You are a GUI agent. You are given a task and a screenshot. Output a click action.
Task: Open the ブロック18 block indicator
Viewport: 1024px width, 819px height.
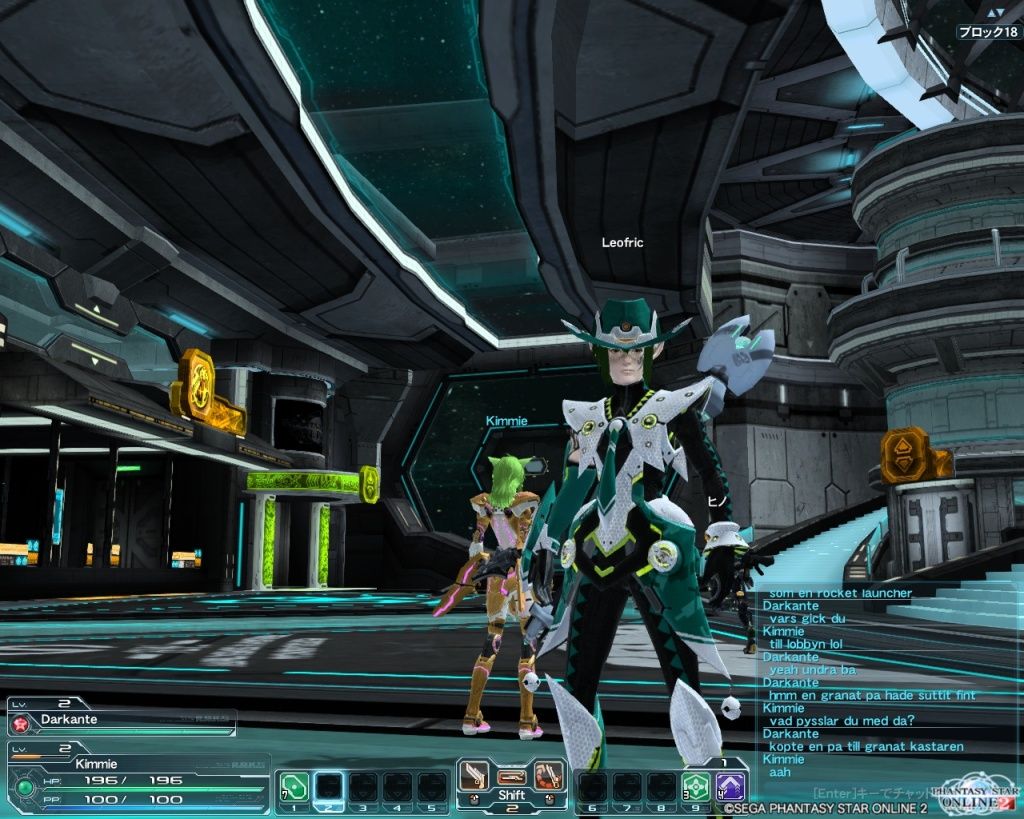click(988, 32)
